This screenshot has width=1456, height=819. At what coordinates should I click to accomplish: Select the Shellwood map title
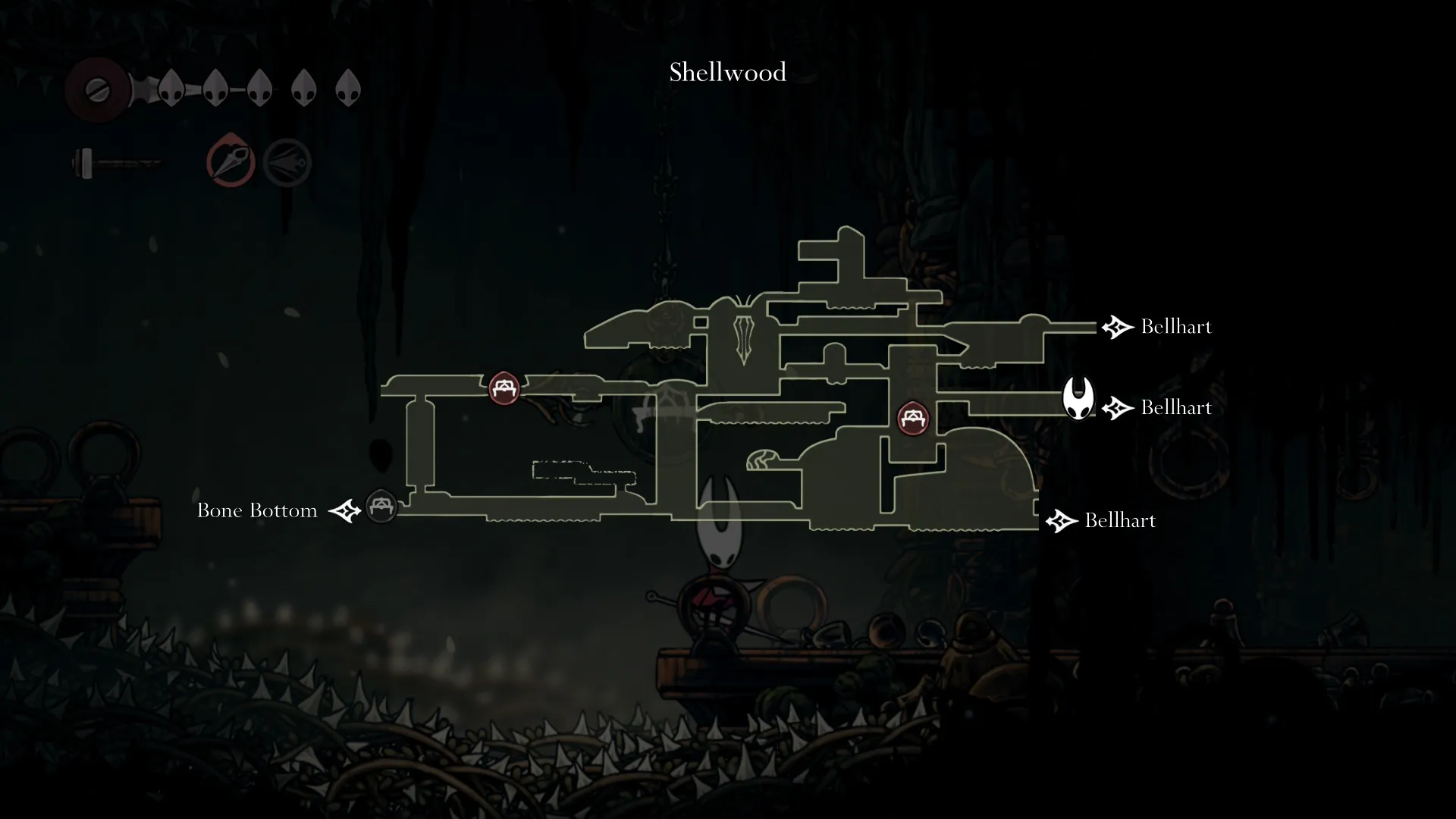click(x=726, y=72)
